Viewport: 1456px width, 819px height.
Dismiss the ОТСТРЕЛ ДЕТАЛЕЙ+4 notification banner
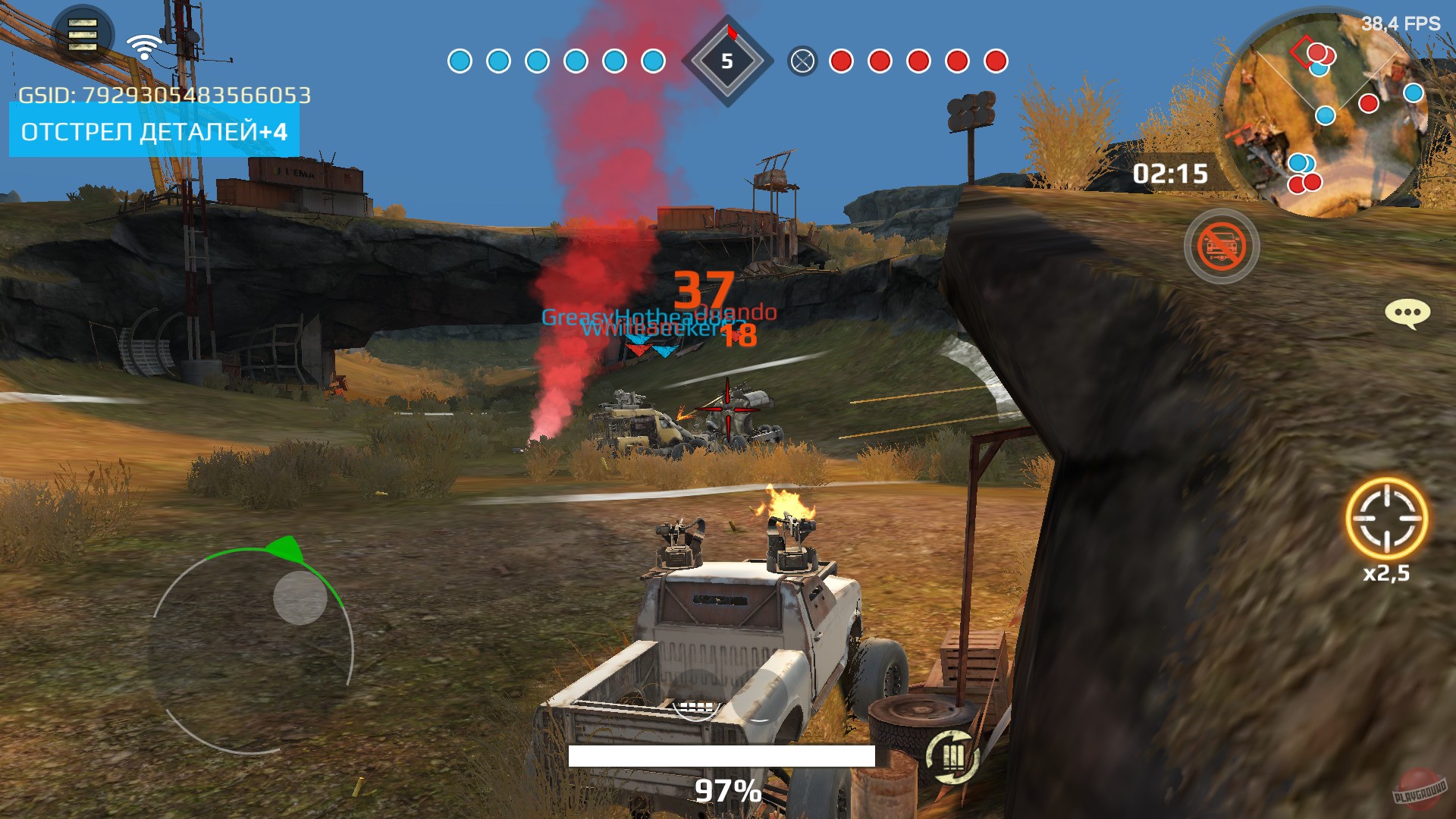tap(152, 133)
